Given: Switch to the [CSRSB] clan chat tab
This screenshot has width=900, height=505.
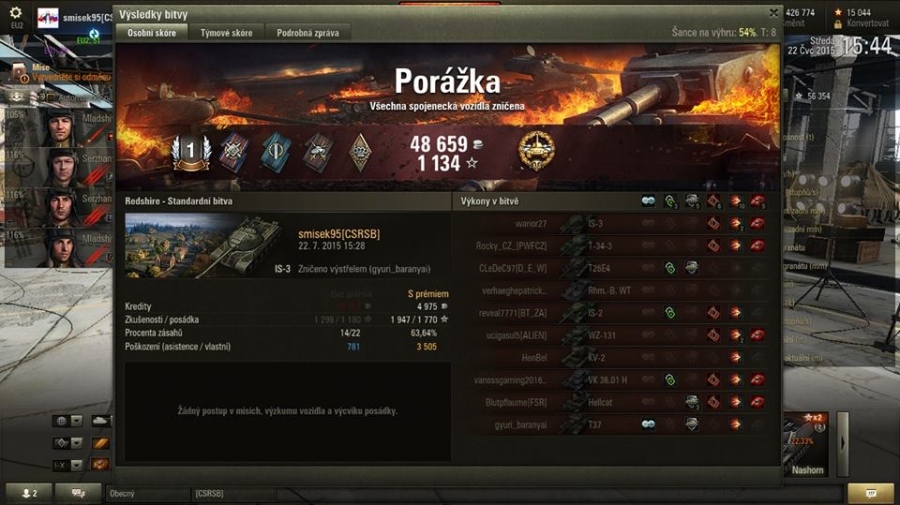Looking at the screenshot, I should [230, 493].
